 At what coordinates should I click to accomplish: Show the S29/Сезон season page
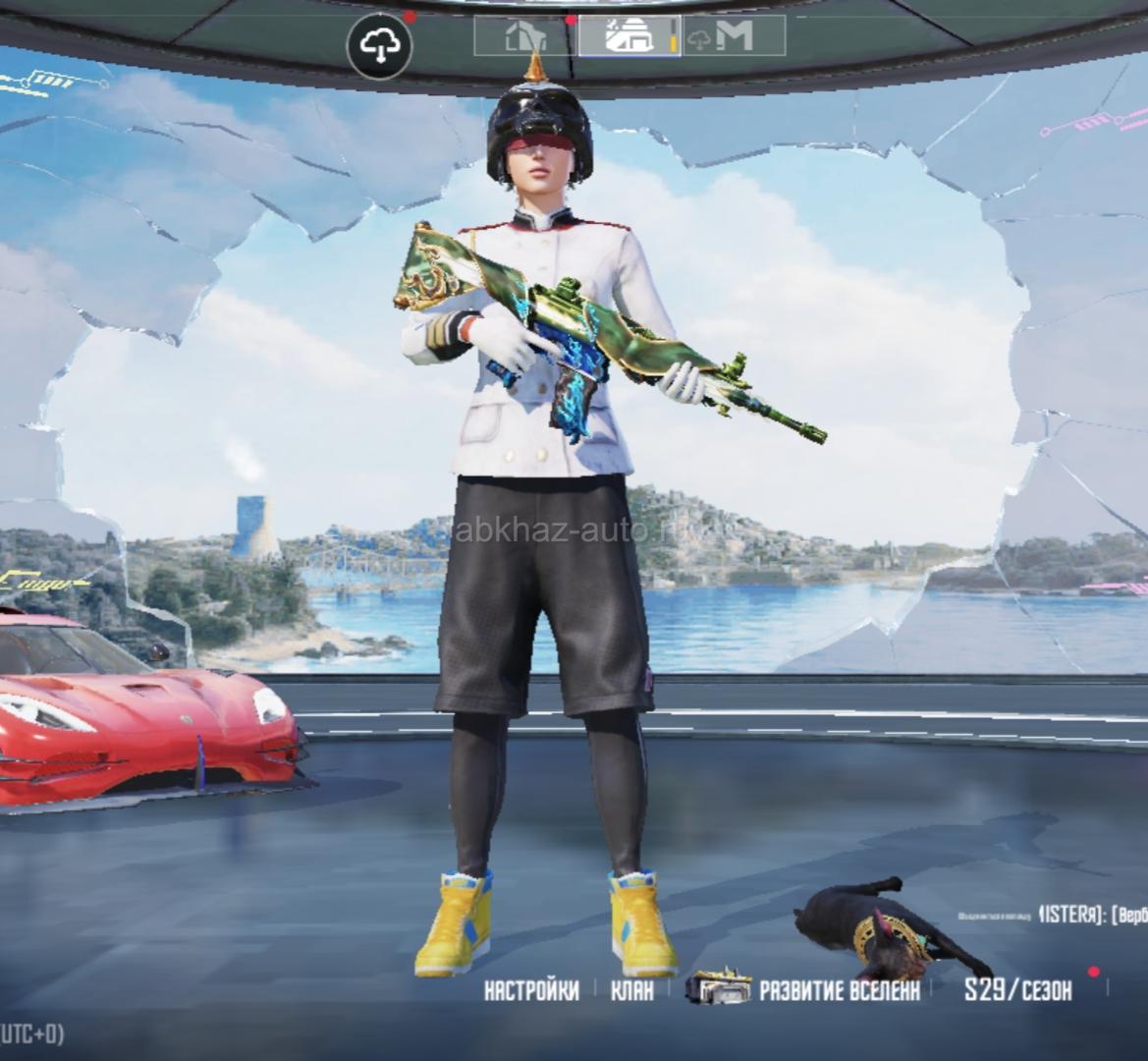pos(1017,990)
